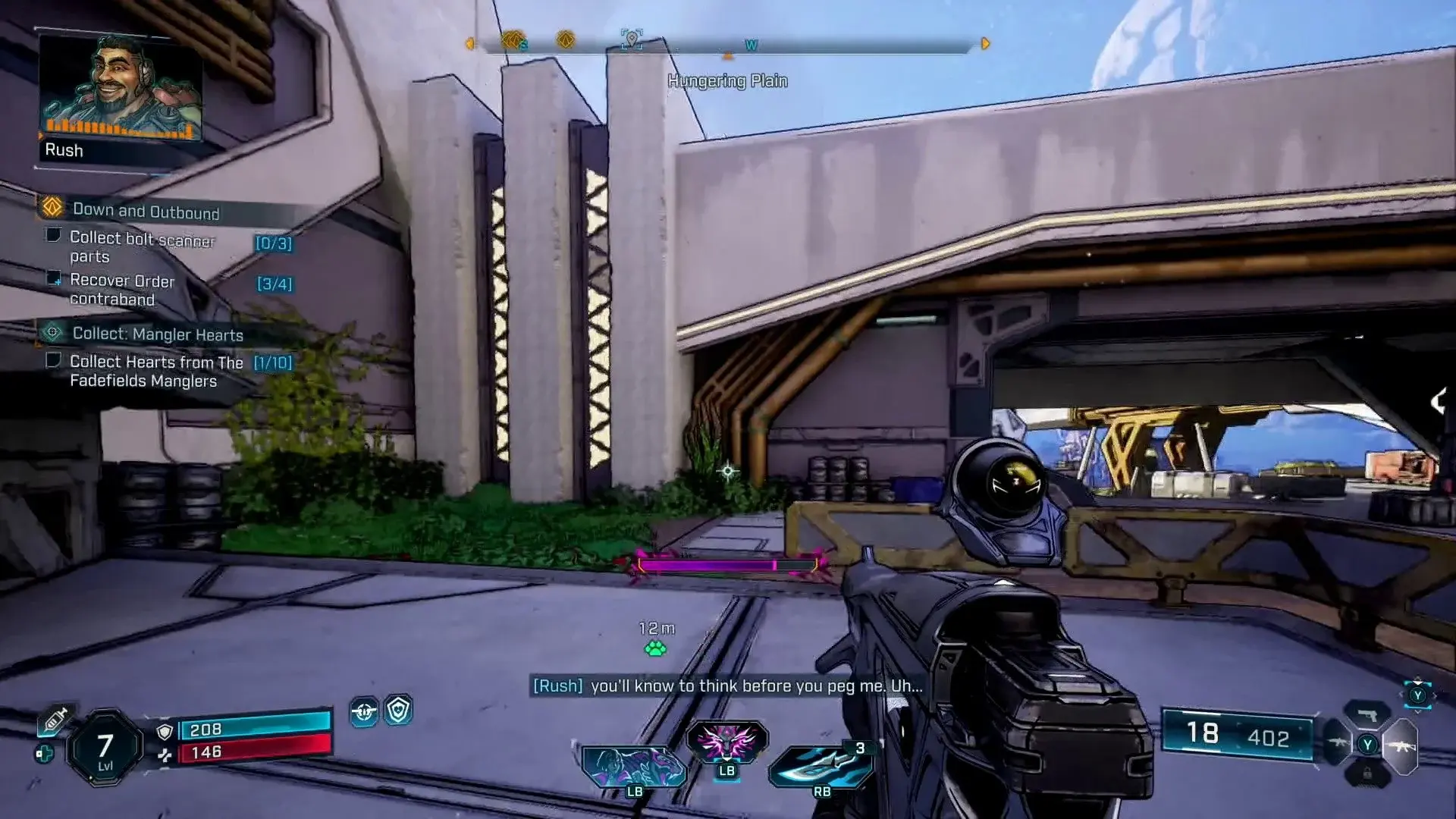Inspect the crosshair-shaped status buff icon

[364, 712]
